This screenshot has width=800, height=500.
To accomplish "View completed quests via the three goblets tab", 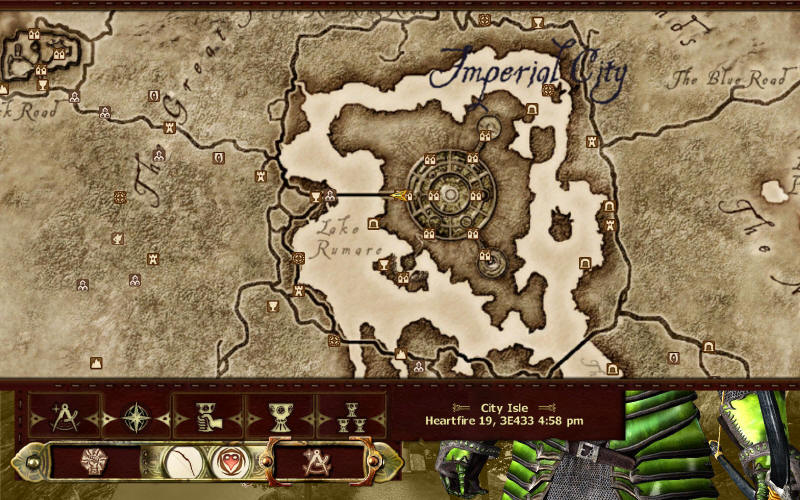I will point(350,415).
